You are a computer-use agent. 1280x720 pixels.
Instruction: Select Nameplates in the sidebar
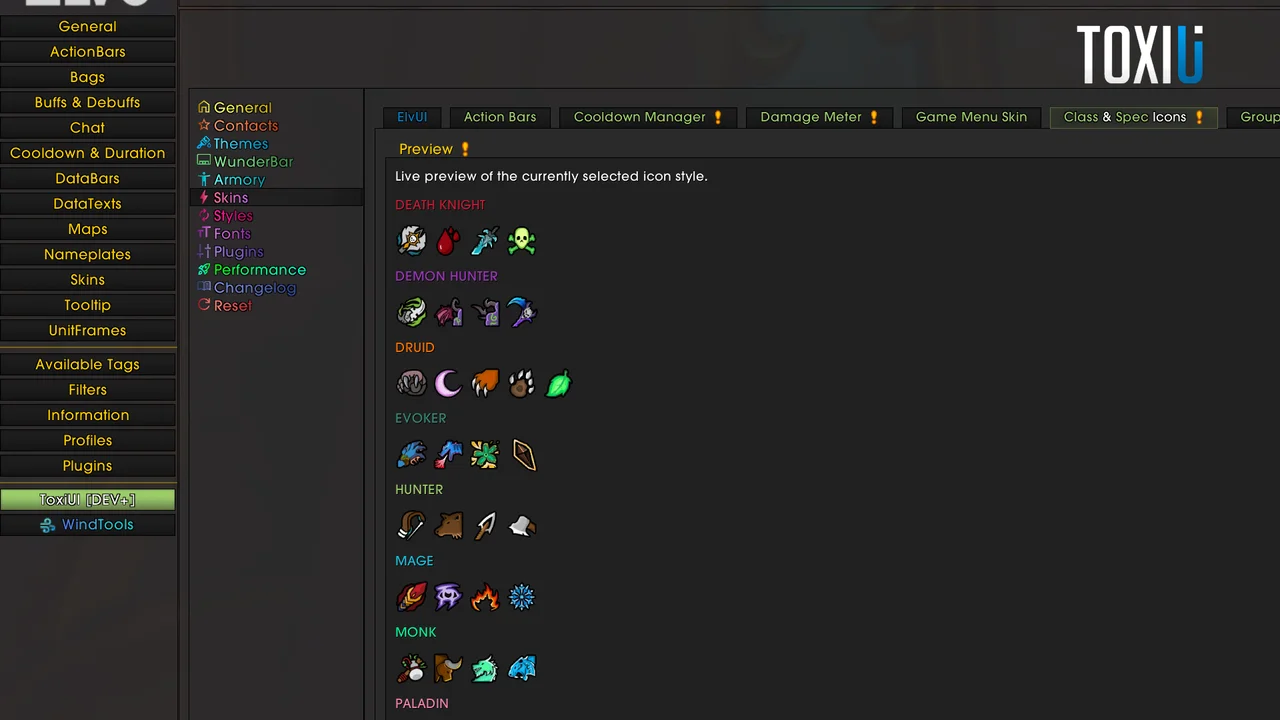pyautogui.click(x=87, y=254)
